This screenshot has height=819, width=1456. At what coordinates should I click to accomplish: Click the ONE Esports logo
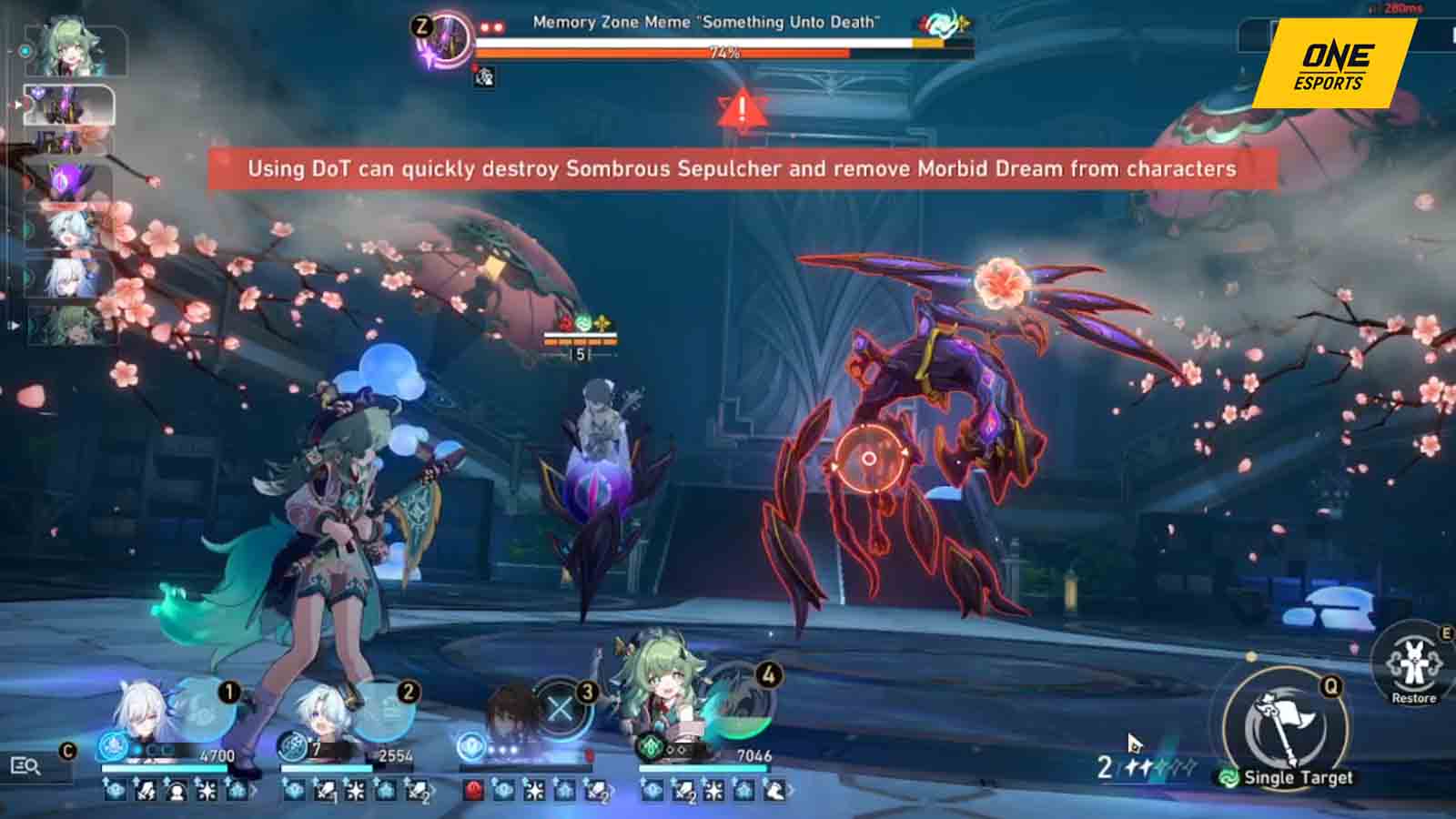1333,64
